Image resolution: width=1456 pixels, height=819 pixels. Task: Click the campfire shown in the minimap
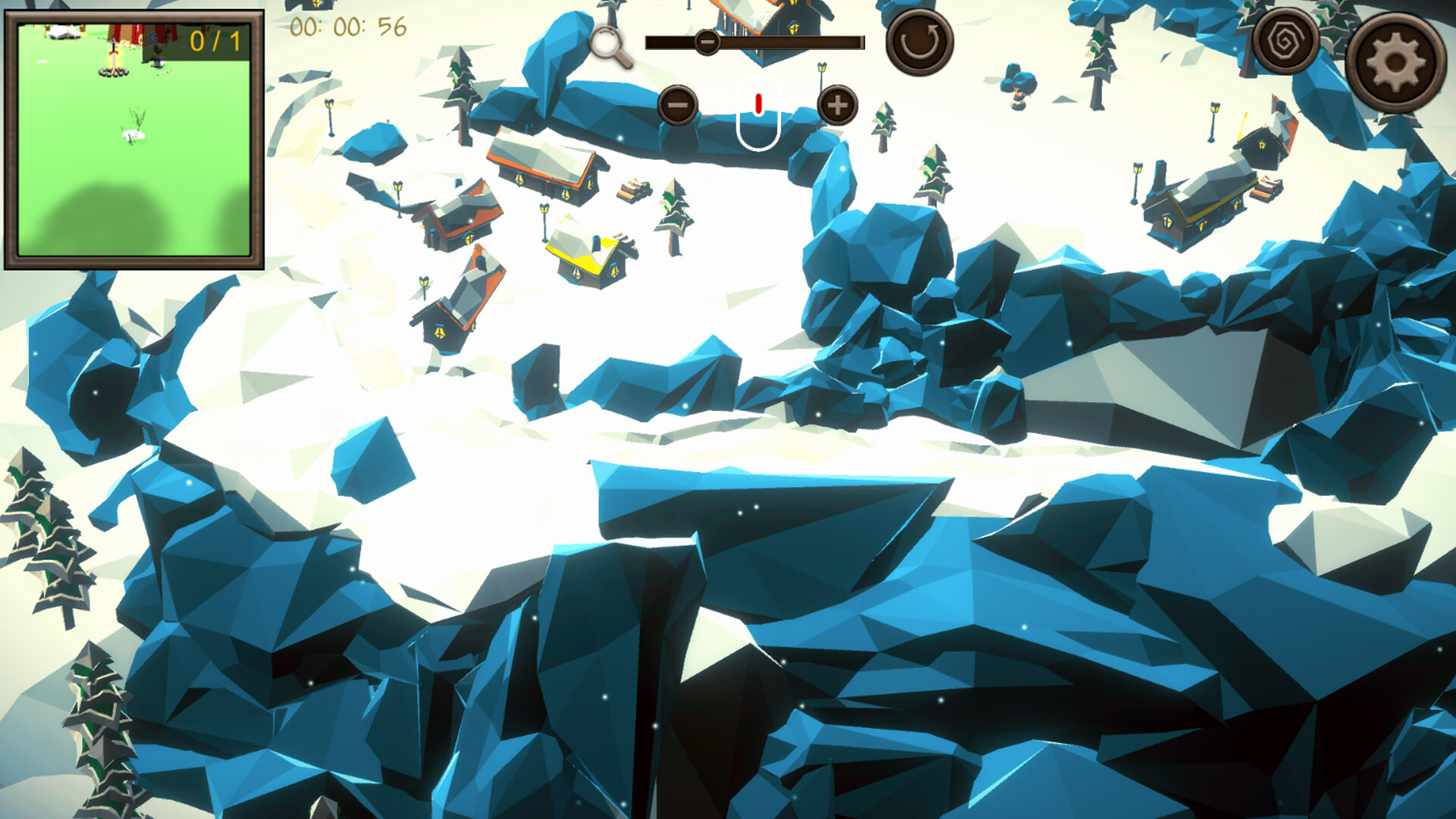click(x=112, y=70)
